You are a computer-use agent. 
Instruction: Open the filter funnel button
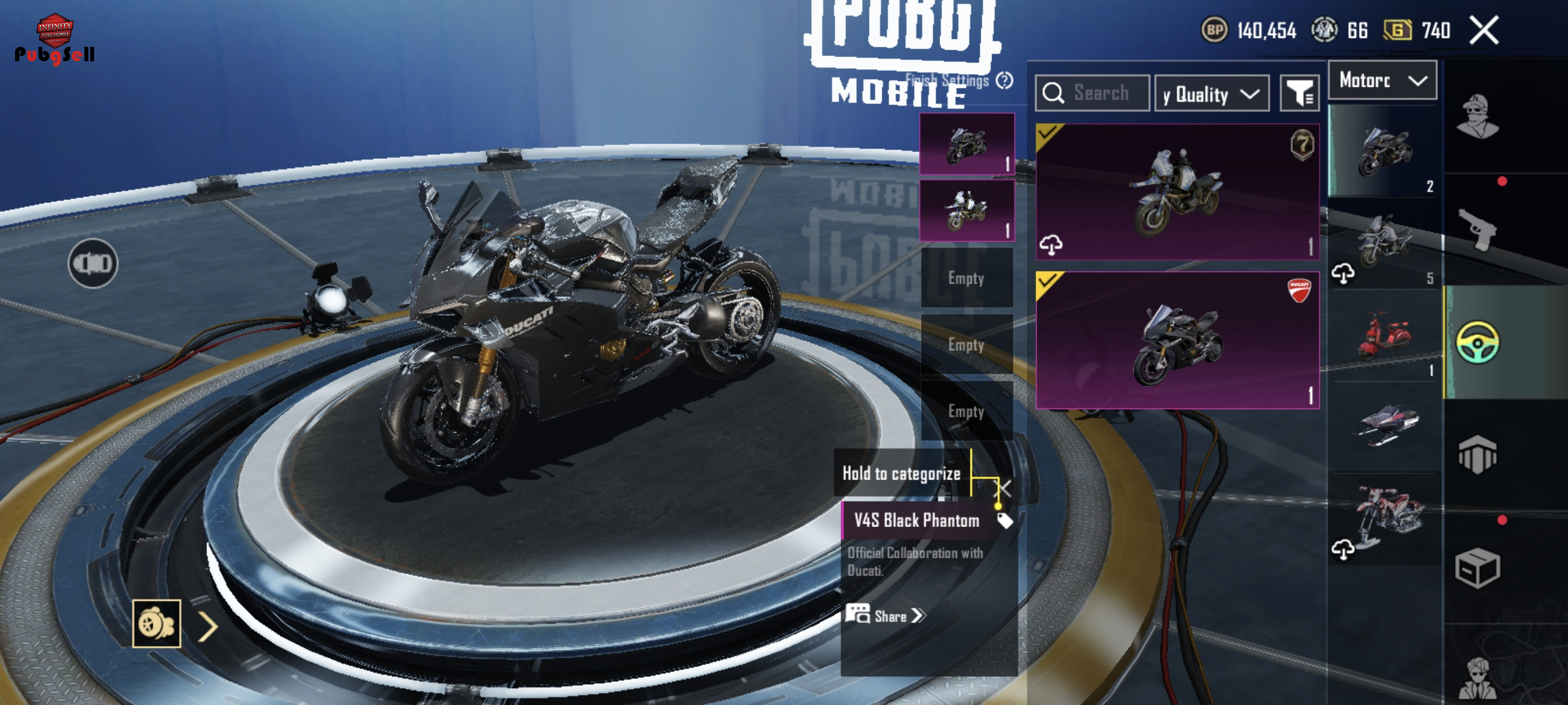tap(1299, 94)
